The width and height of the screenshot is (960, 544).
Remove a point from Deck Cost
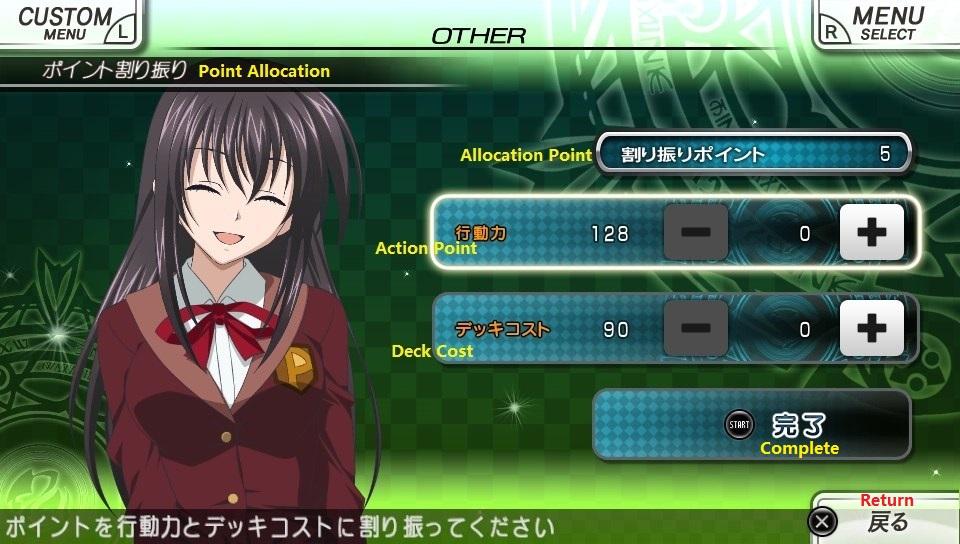[696, 328]
